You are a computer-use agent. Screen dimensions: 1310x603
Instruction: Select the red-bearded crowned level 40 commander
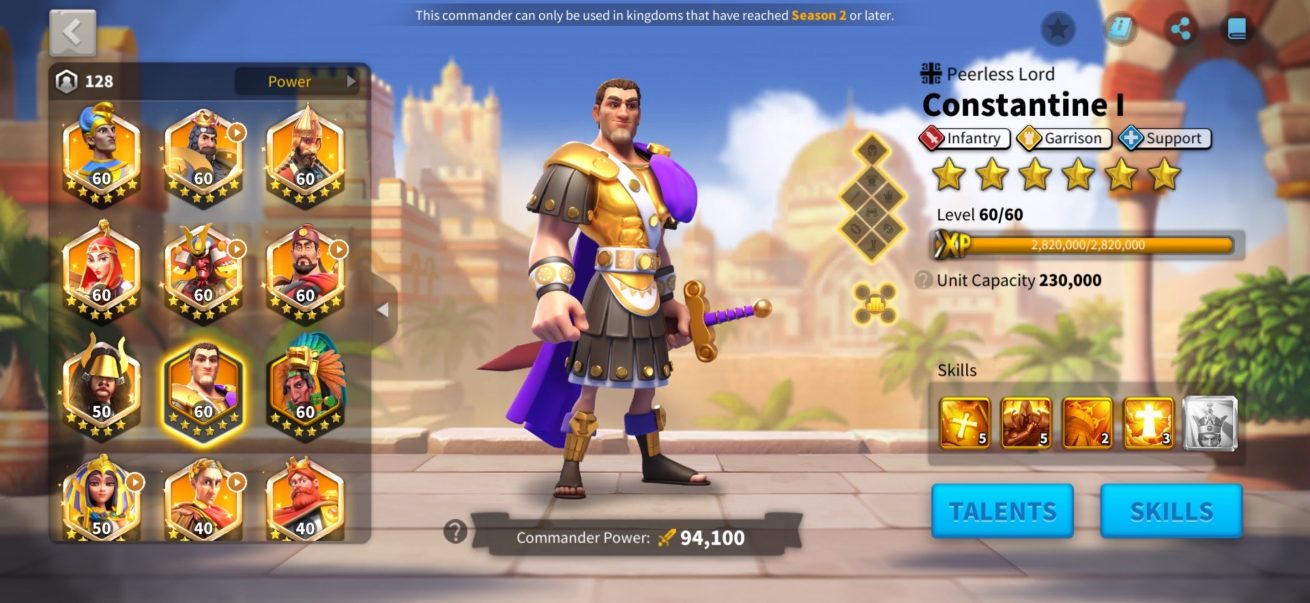pos(306,497)
